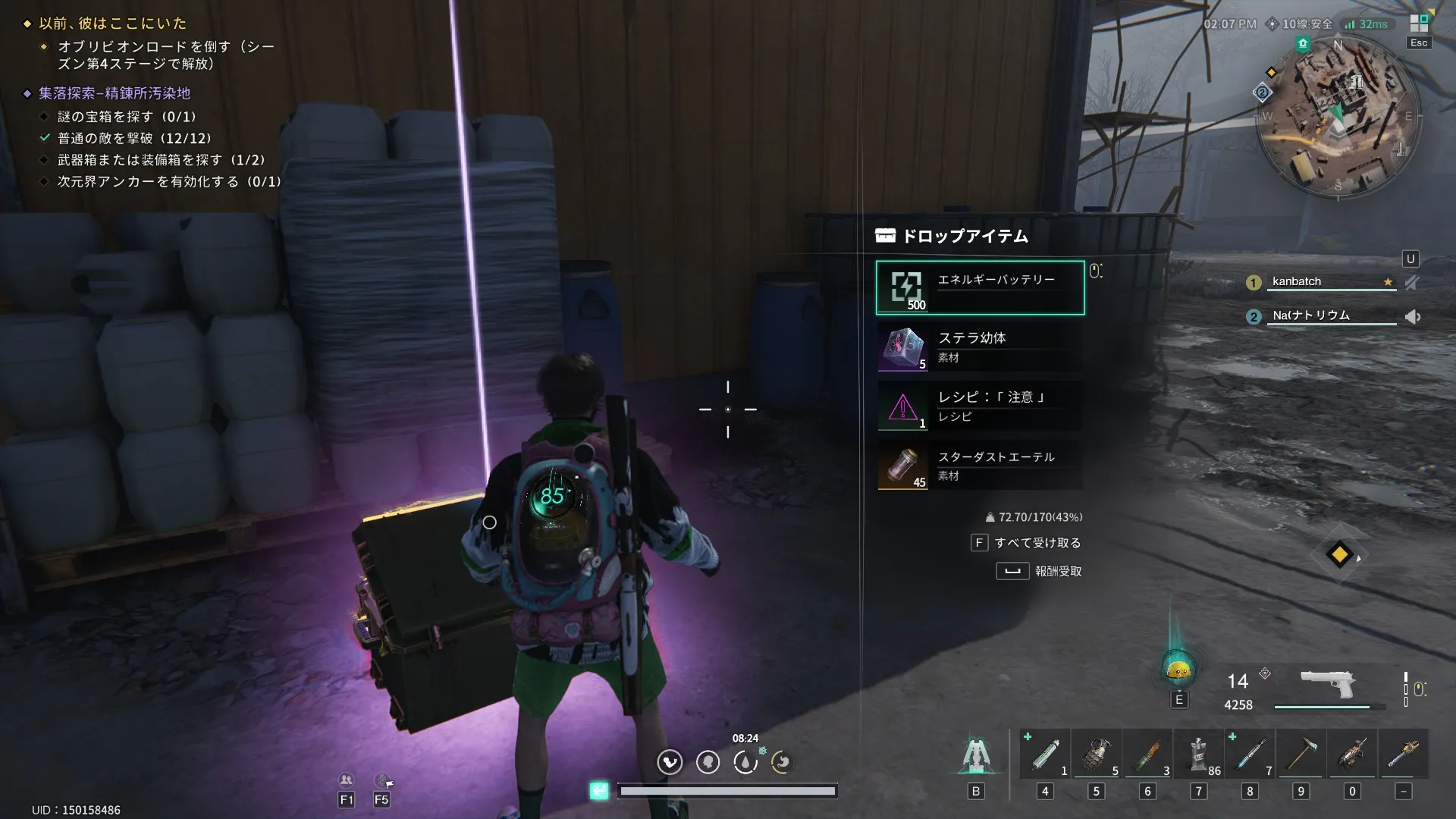Use the green syringe in hotbar

1046,755
